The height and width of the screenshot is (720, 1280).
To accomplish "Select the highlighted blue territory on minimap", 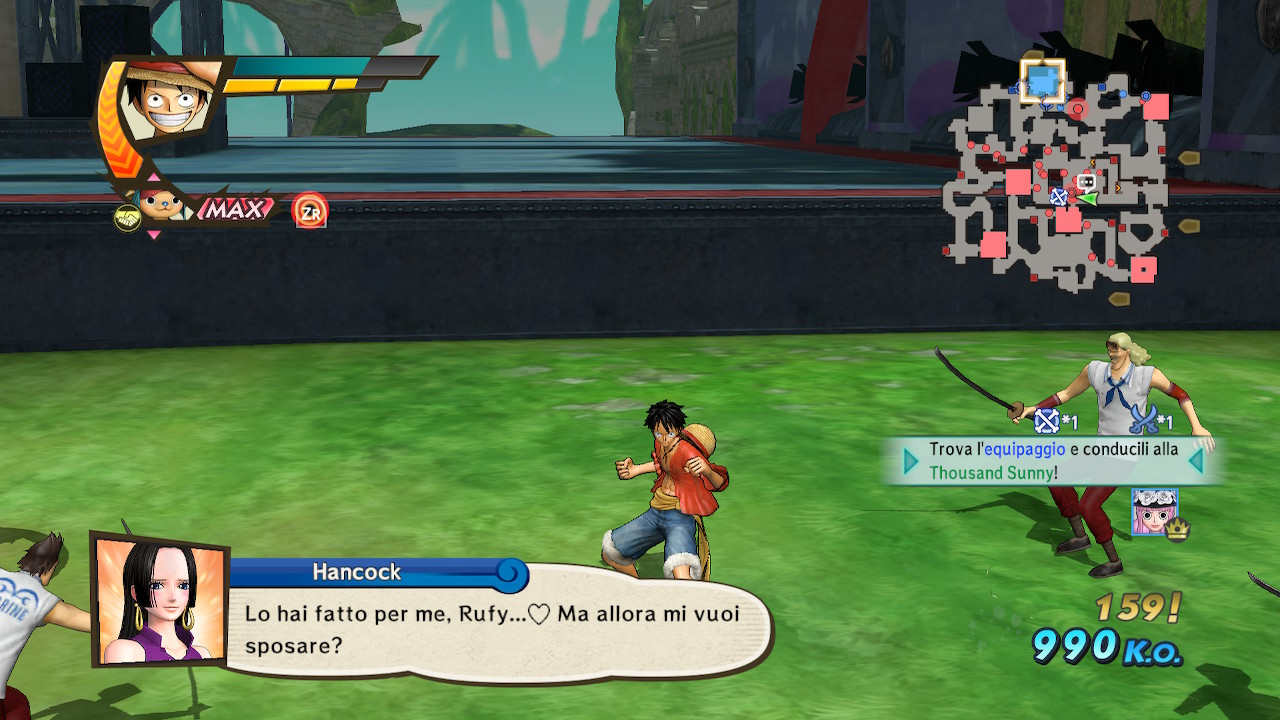I will point(1042,81).
